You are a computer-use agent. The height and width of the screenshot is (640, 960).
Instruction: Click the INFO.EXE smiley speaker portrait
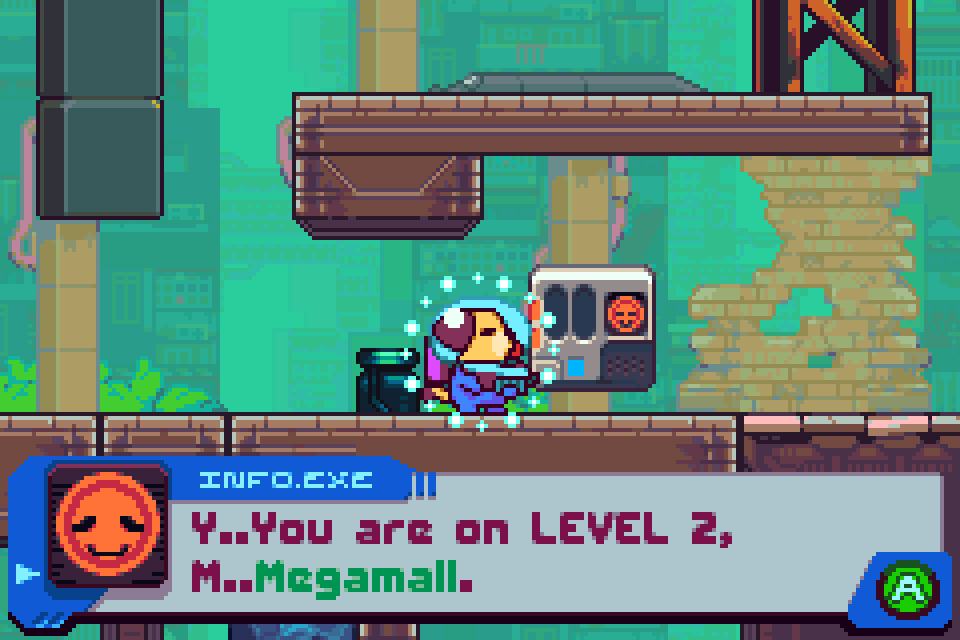(x=109, y=525)
